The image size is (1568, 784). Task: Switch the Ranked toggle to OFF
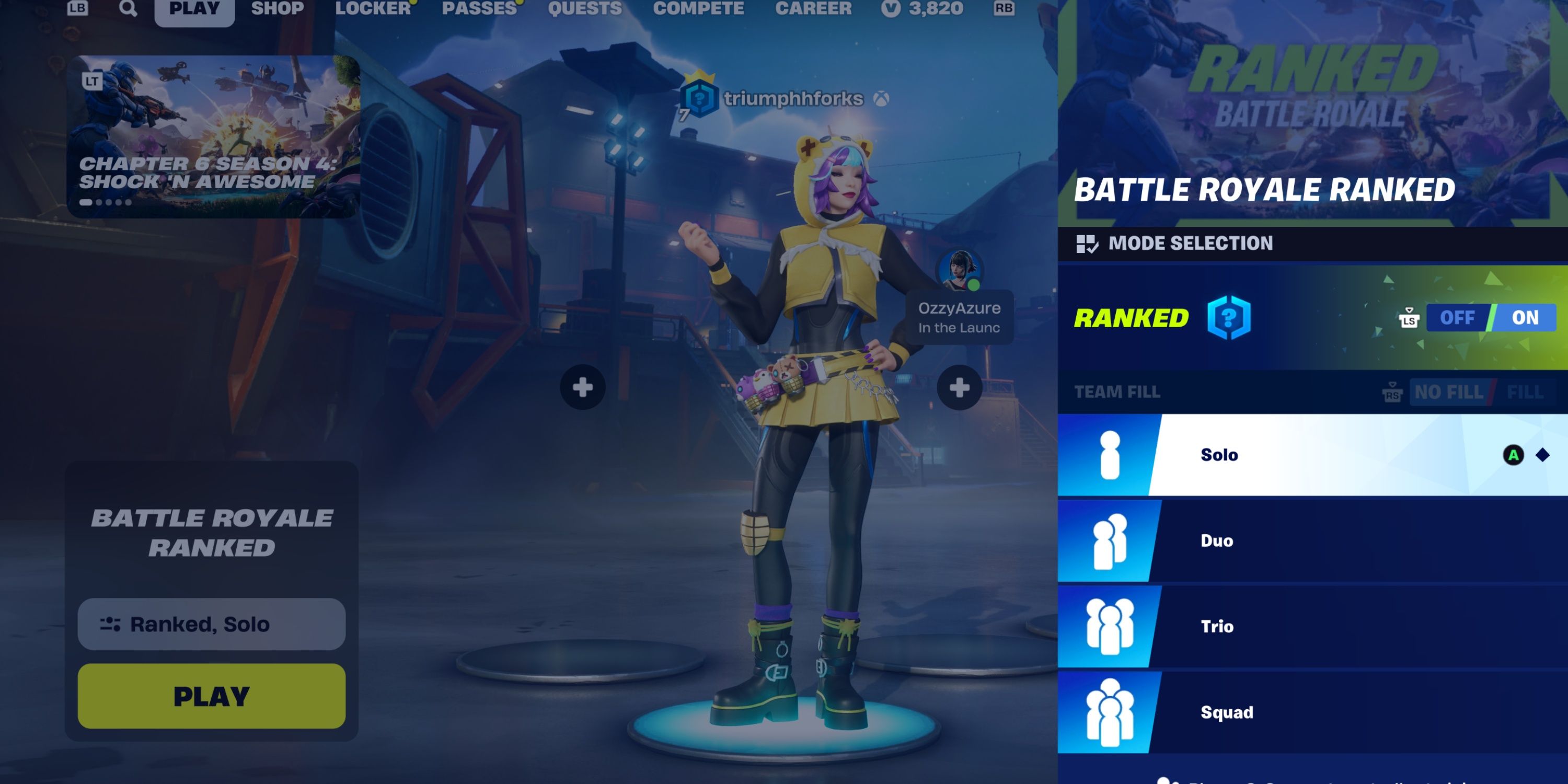(1457, 317)
